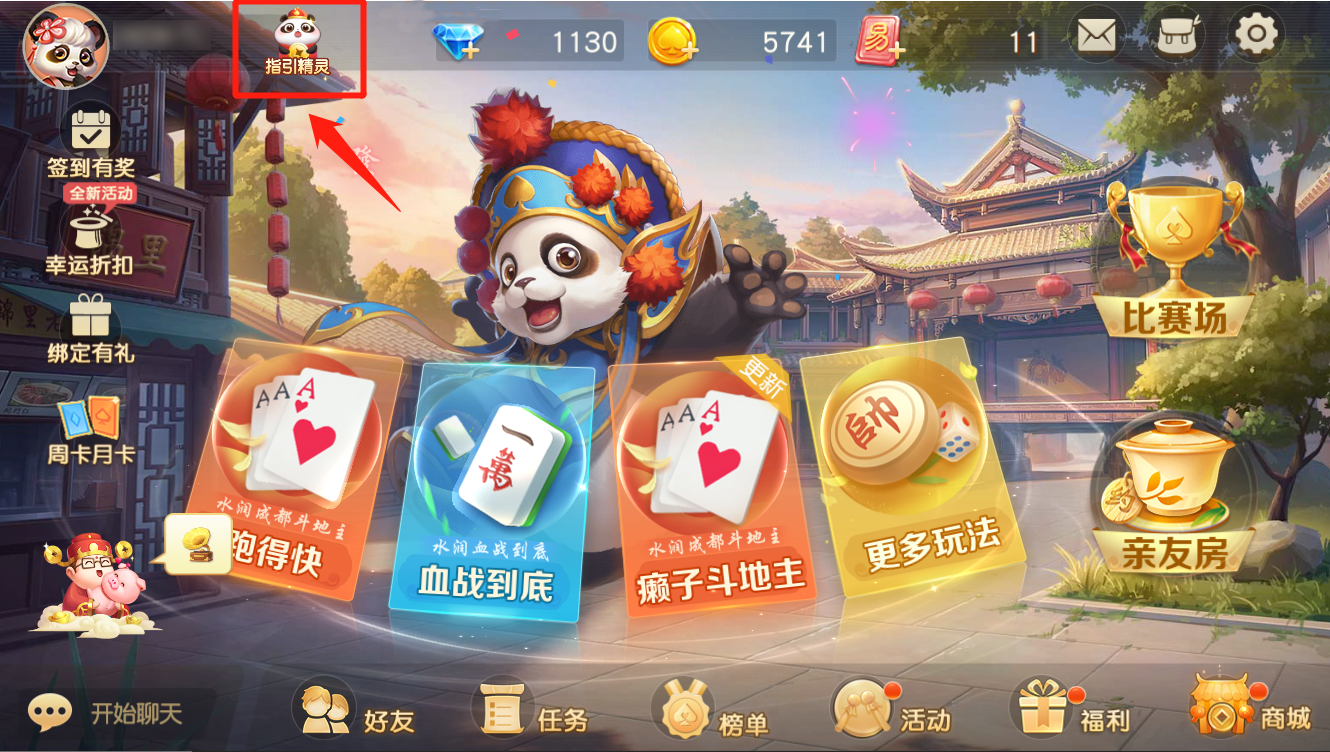
Task: Open 签到有奖 daily sign-in rewards
Action: click(x=88, y=141)
